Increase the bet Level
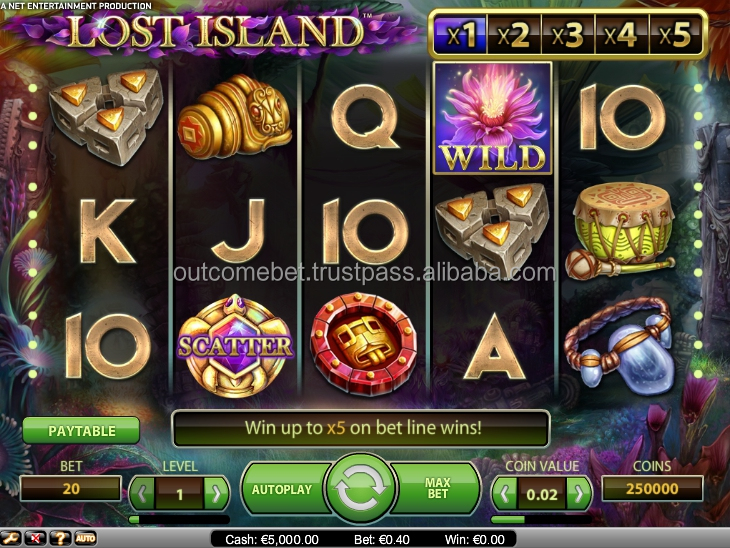Image resolution: width=730 pixels, height=548 pixels. pos(216,491)
